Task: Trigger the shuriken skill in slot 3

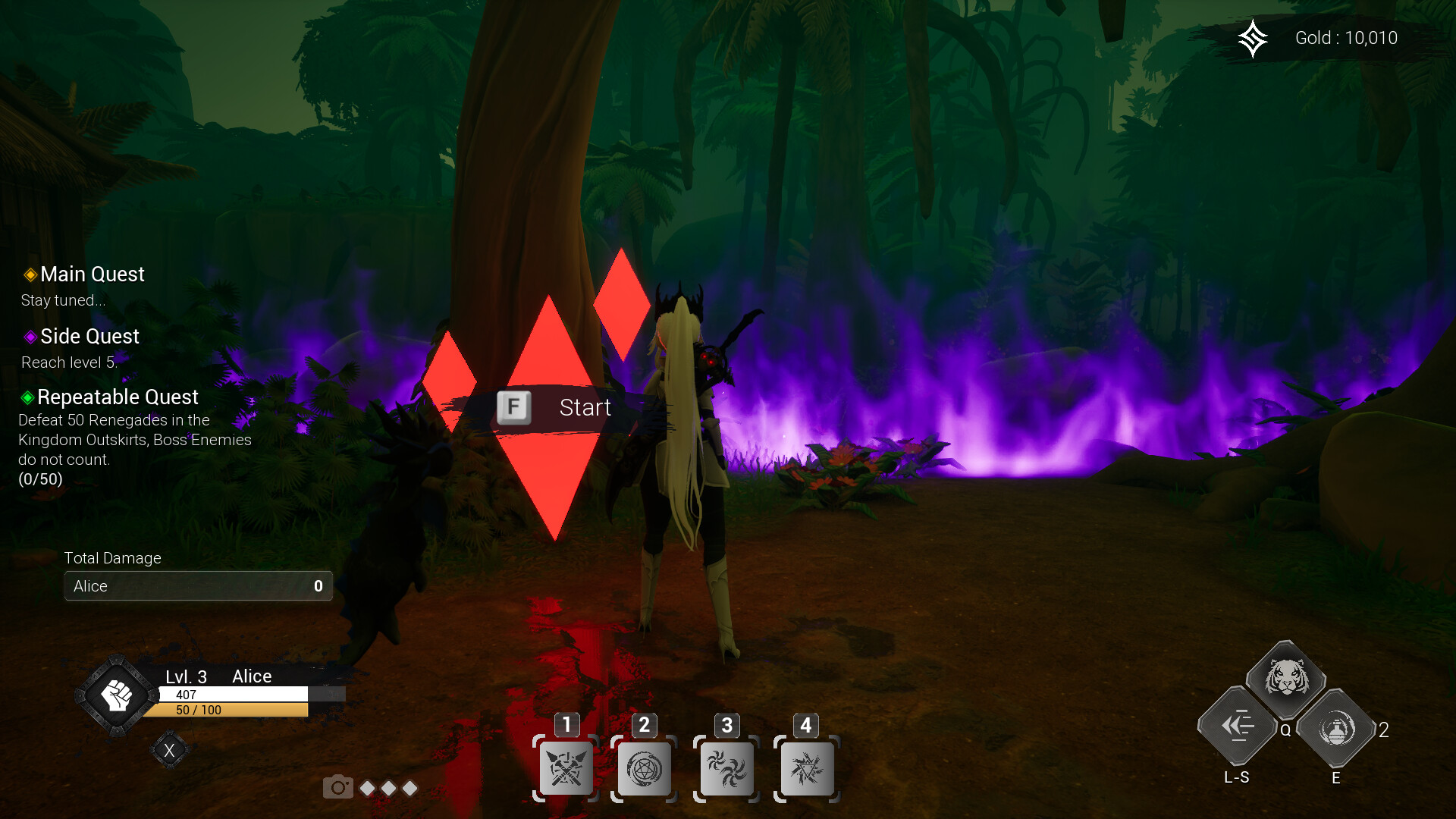Action: 726,768
